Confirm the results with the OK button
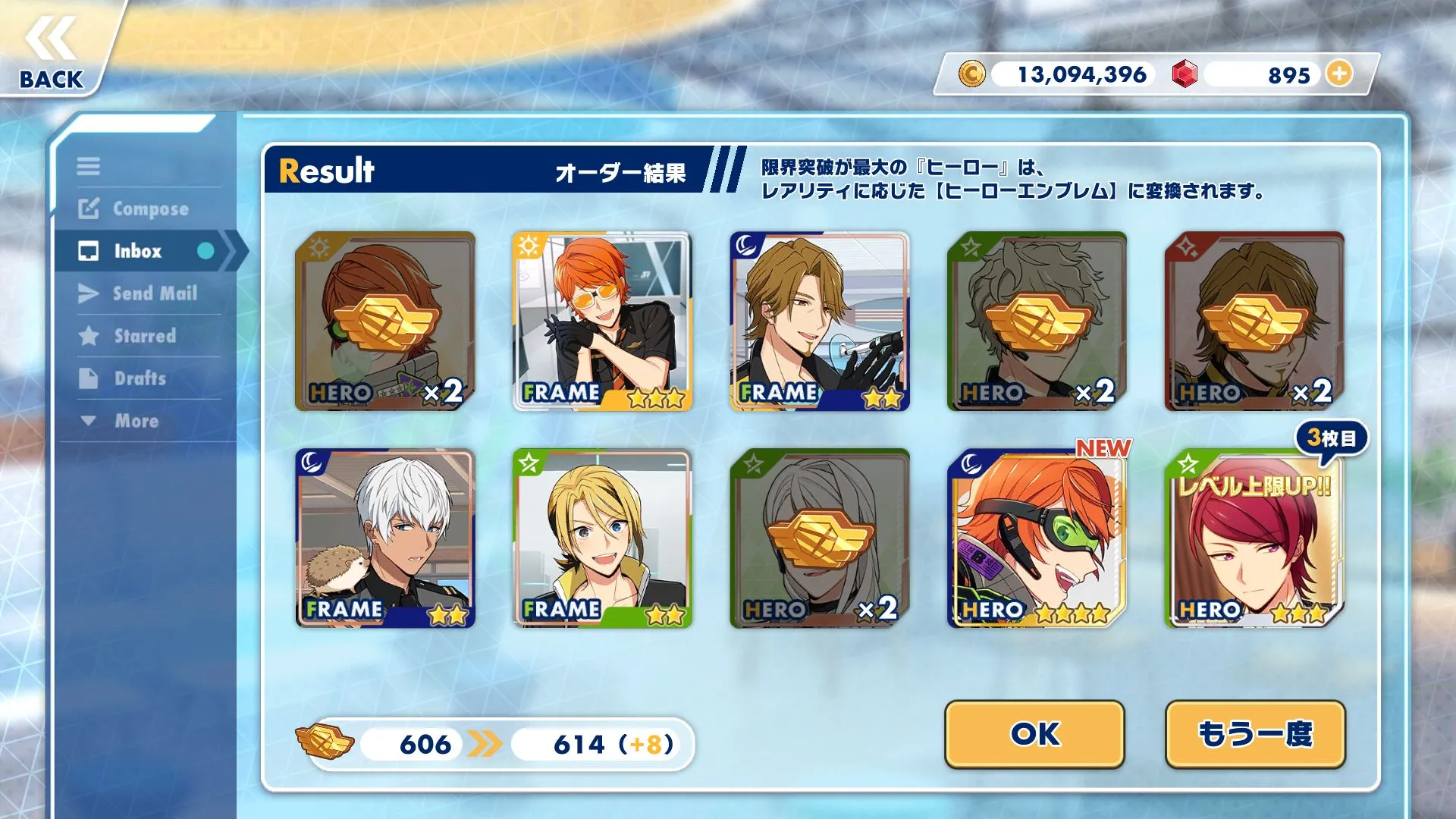The height and width of the screenshot is (819, 1456). tap(1034, 733)
